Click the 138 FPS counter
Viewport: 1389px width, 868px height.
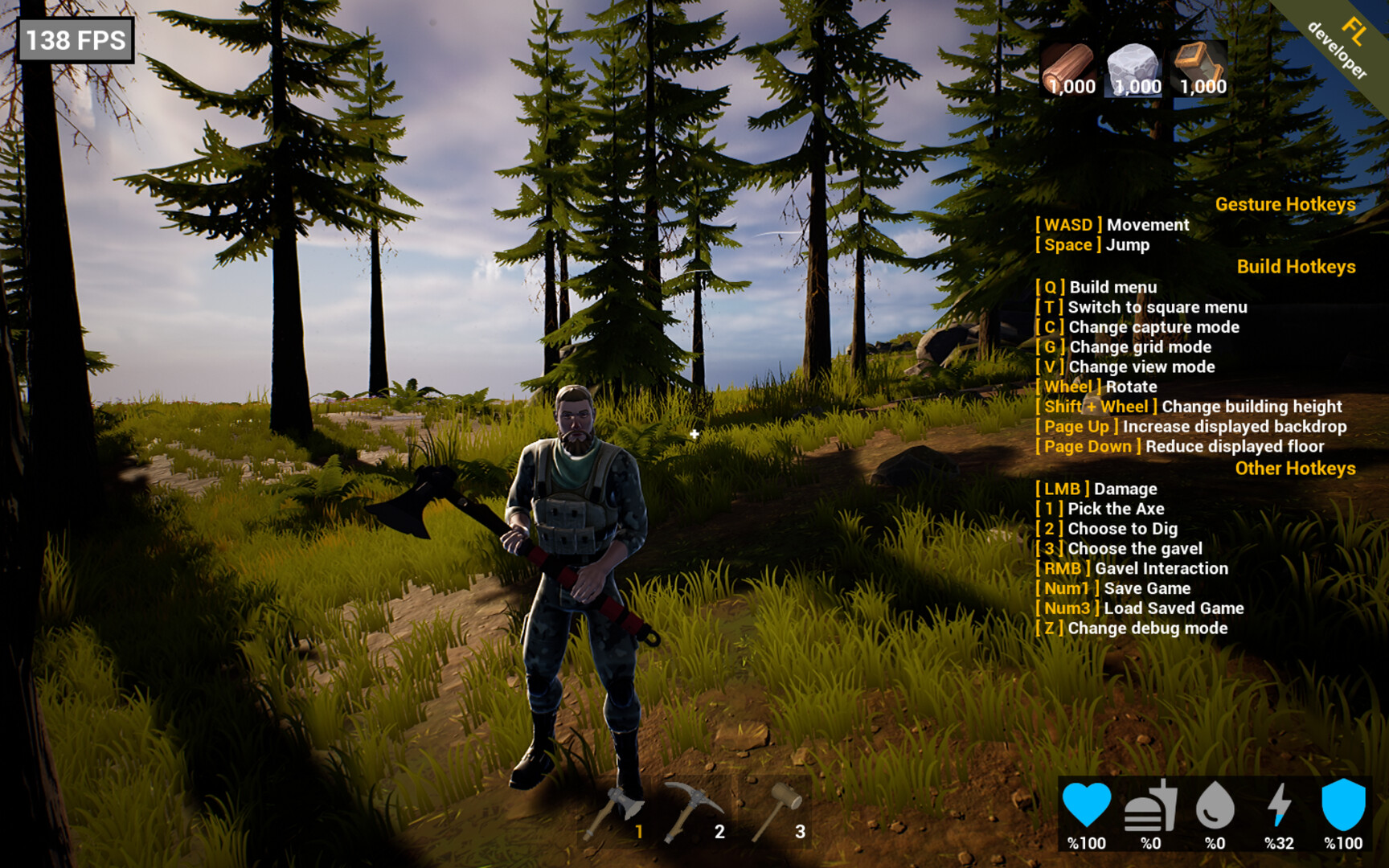(x=76, y=38)
